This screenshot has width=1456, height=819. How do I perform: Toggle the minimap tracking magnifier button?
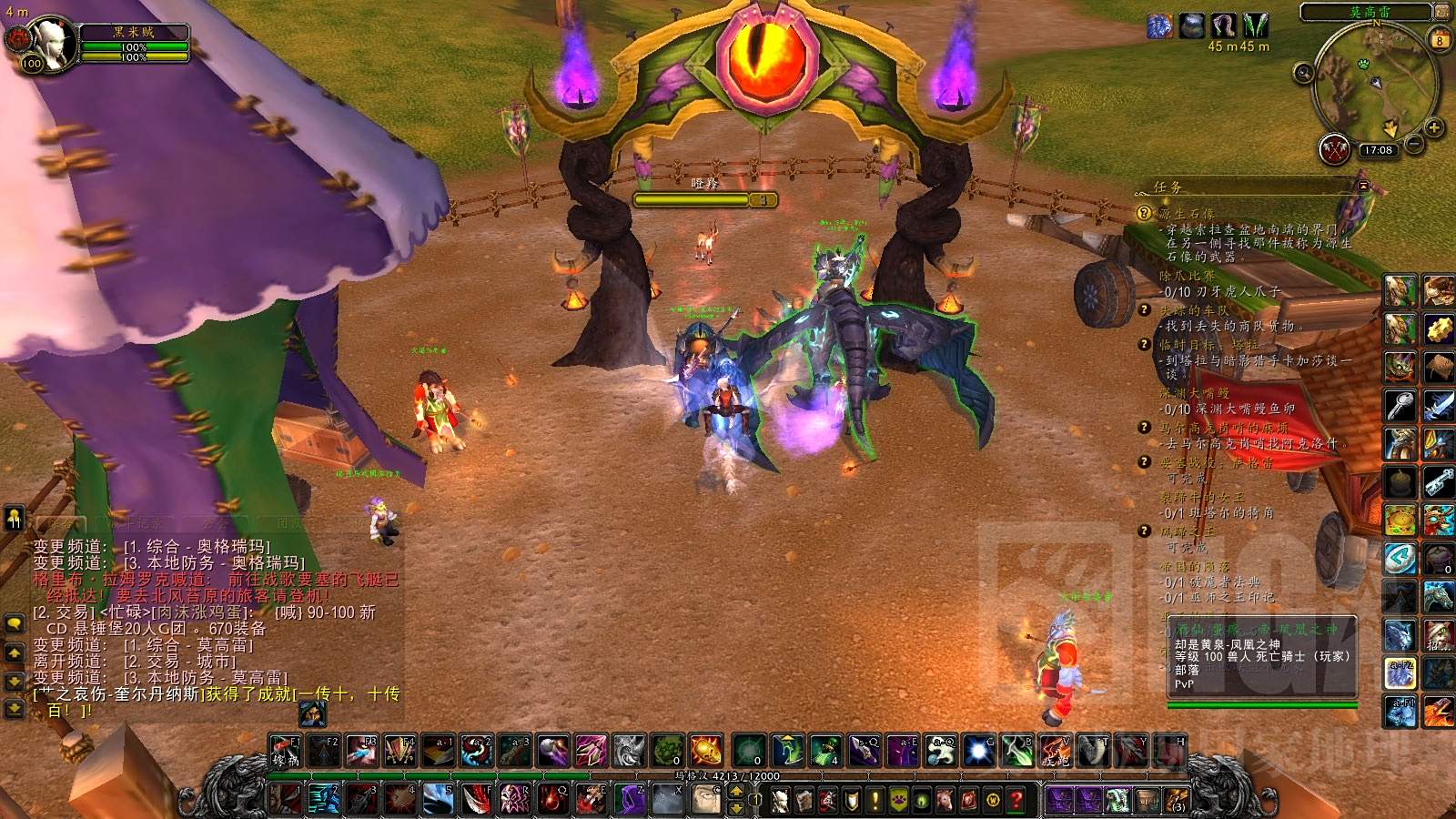click(1303, 72)
